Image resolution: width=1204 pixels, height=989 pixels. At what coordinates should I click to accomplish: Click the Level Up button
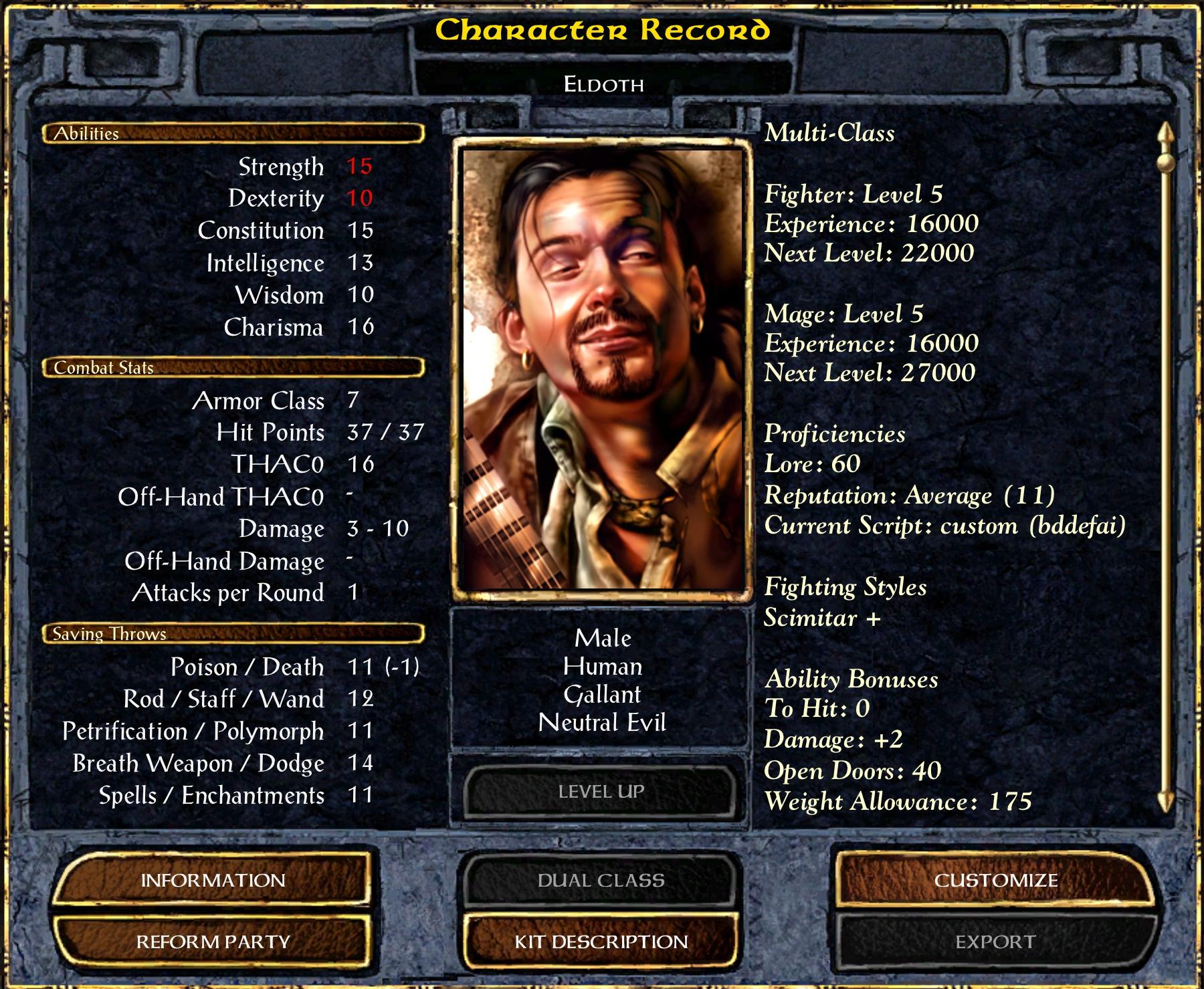[601, 792]
